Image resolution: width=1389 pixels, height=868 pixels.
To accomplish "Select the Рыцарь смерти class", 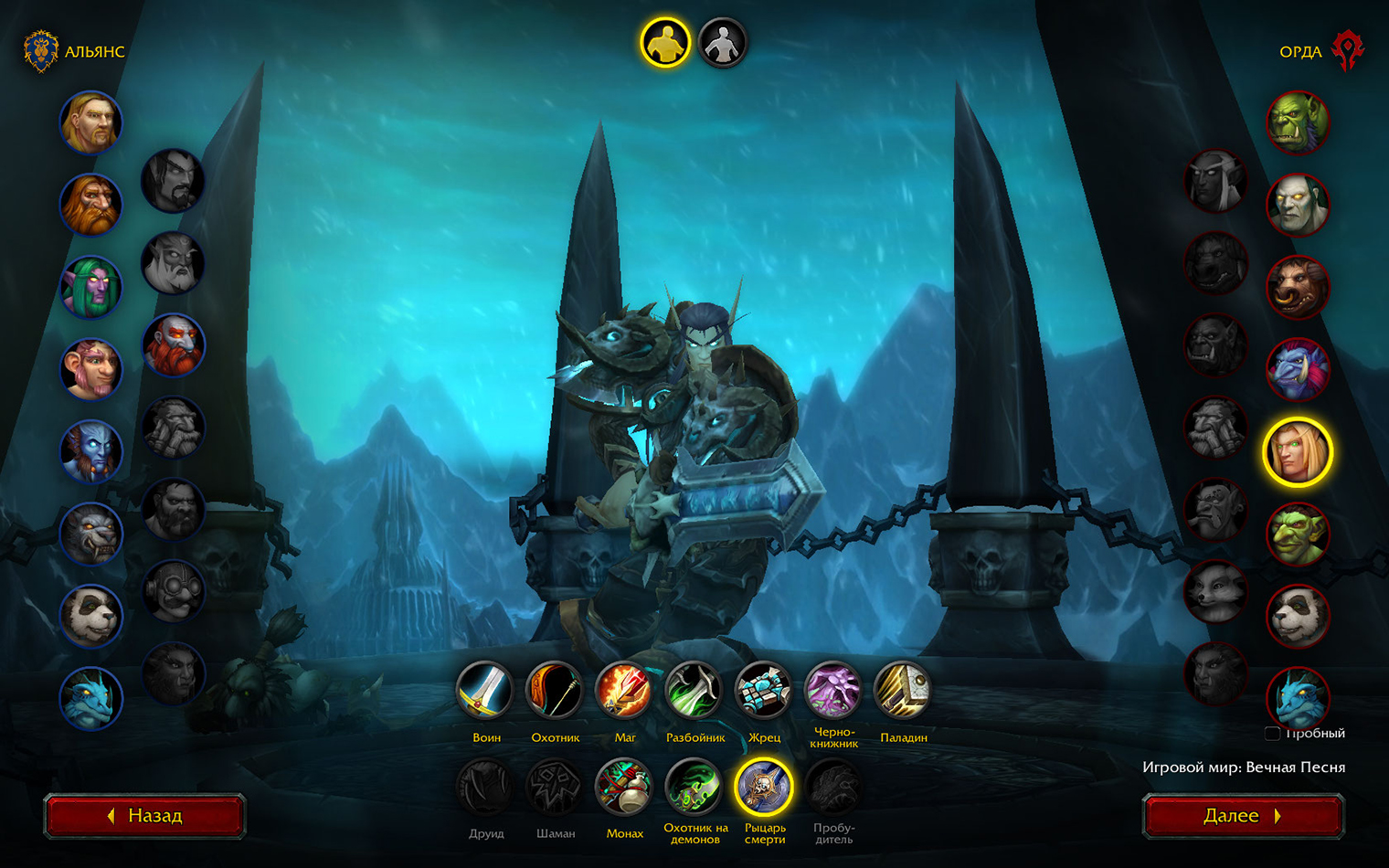I will click(764, 787).
